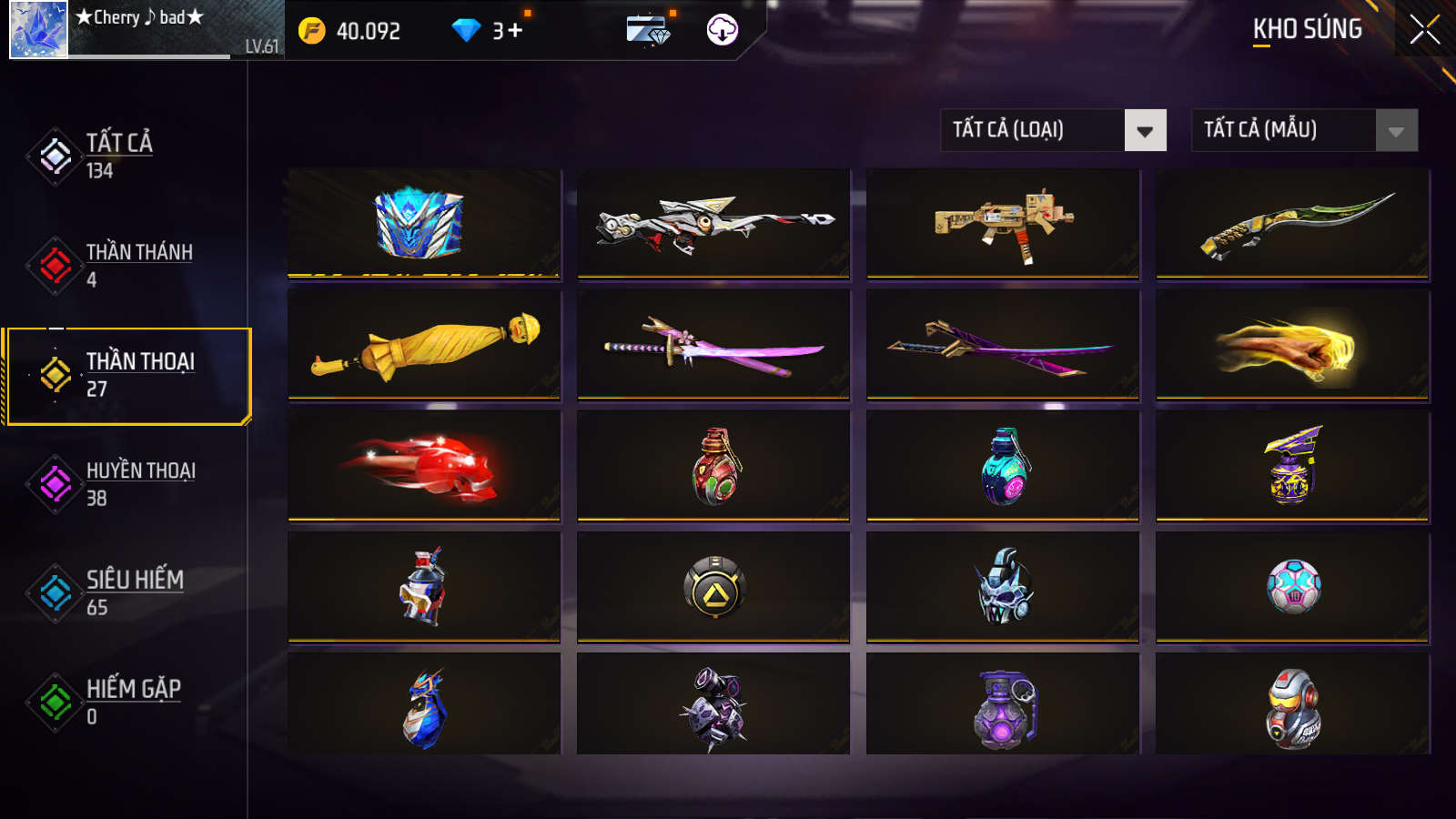Choose the red flaming skull skin
Image resolution: width=1456 pixels, height=819 pixels.
424,466
